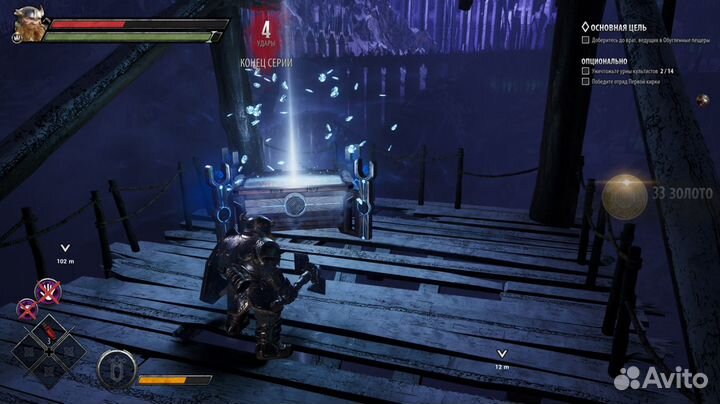
Task: Activate the round special ability icon
Action: (x=116, y=370)
